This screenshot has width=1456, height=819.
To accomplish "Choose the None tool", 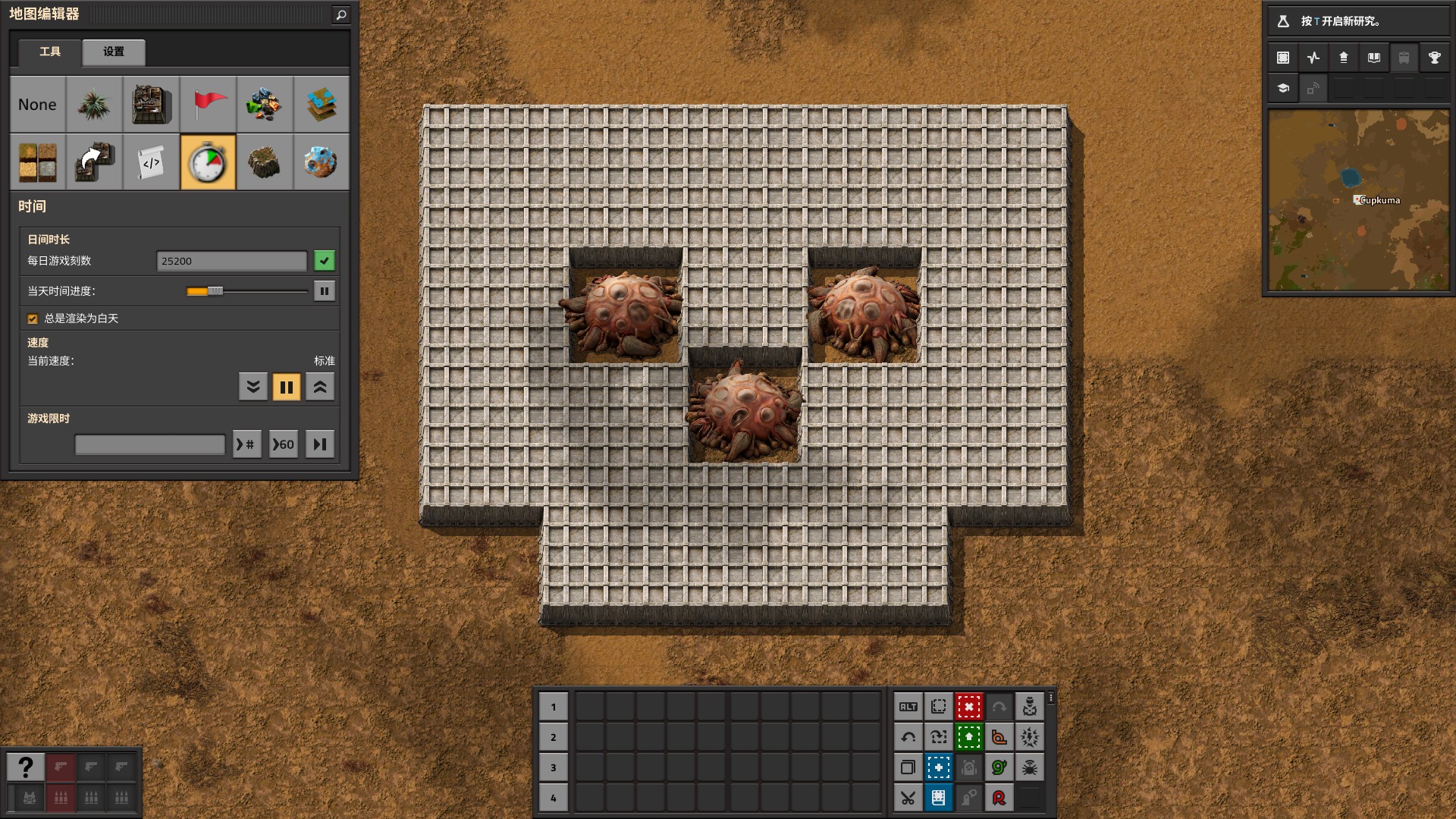I will (37, 105).
